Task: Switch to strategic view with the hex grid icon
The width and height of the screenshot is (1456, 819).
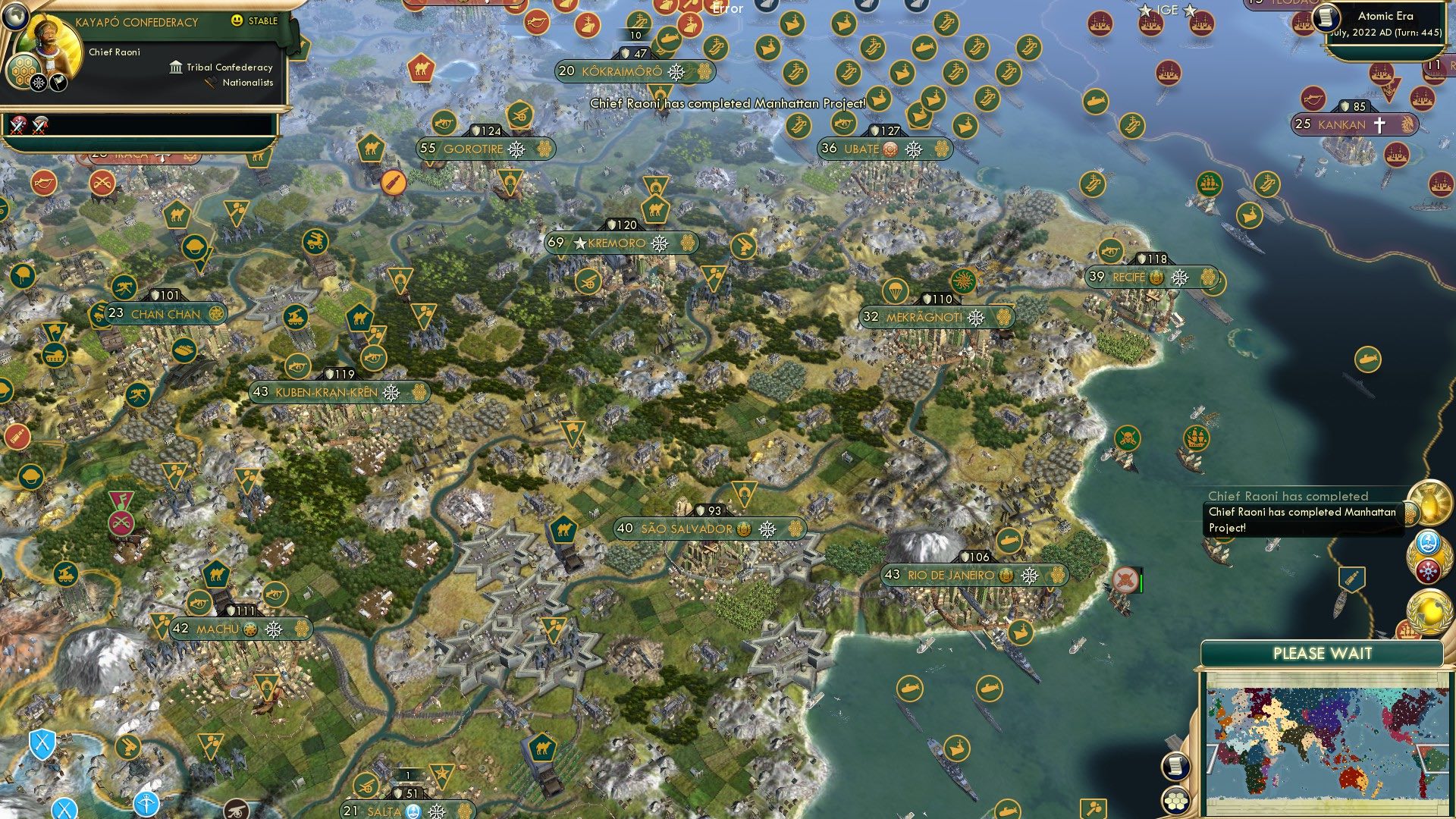Action: pos(1175,800)
